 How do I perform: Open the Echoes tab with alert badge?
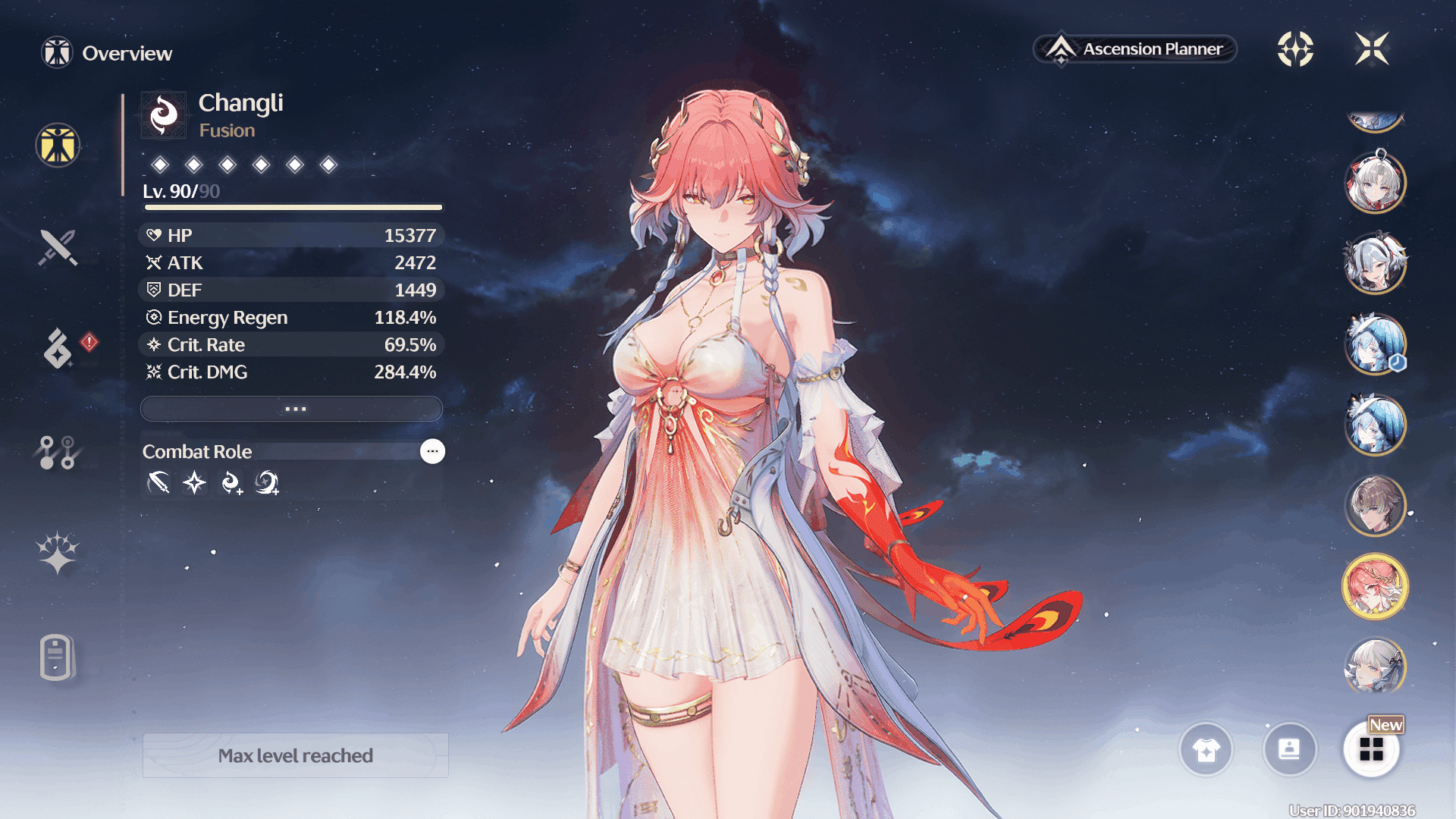tap(59, 349)
